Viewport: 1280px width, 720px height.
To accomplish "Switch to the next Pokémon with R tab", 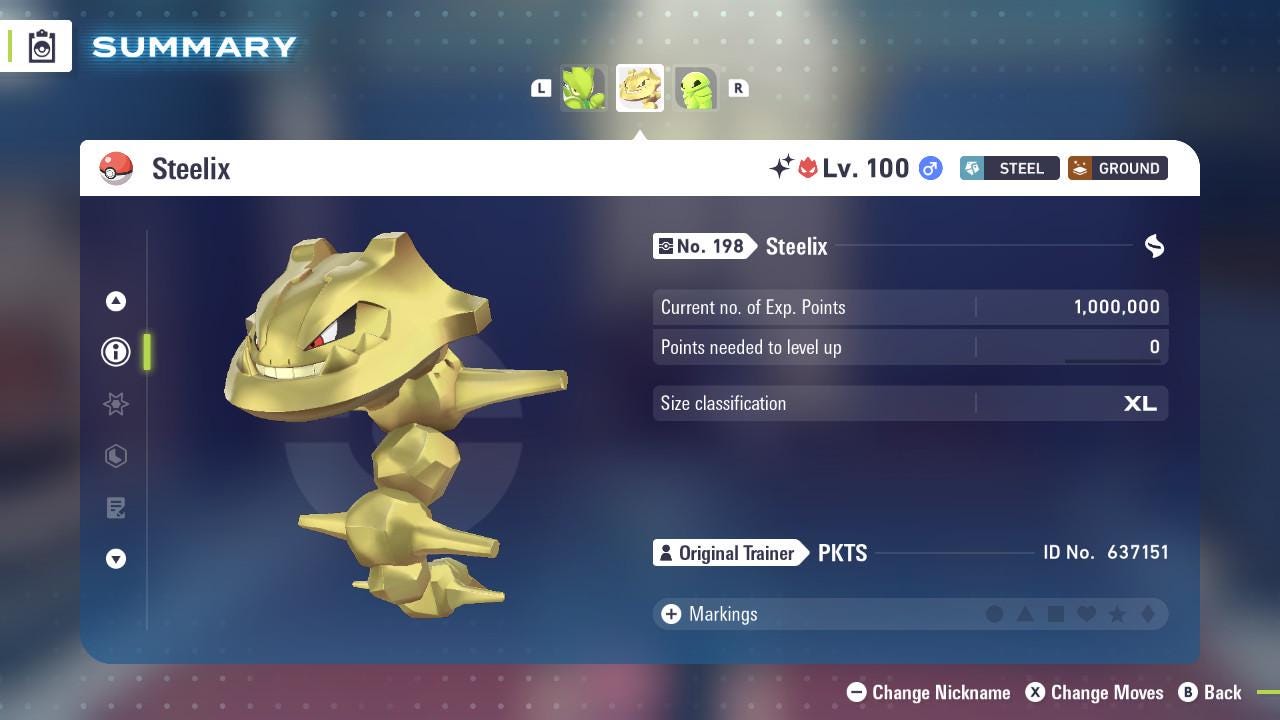I will point(738,88).
